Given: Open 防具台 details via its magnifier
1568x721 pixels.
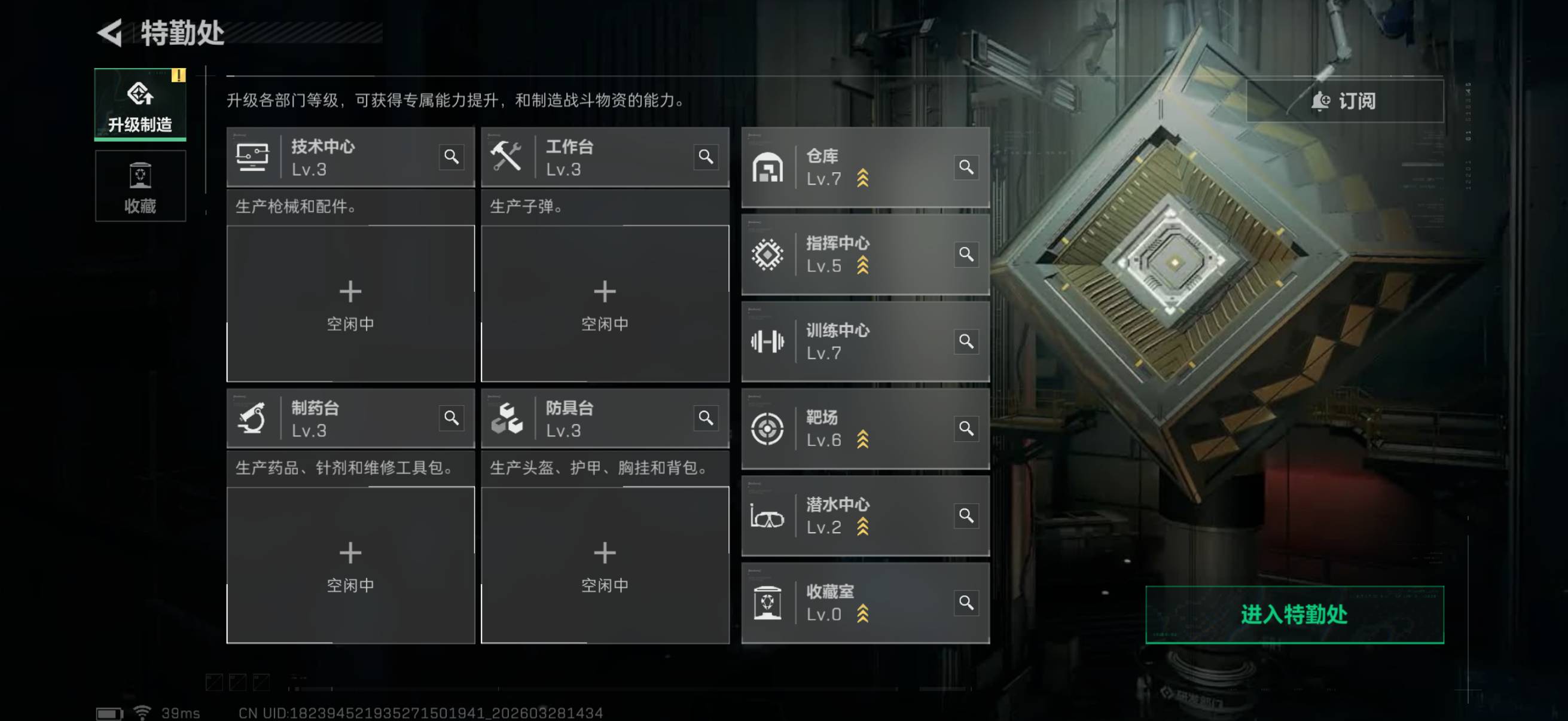Looking at the screenshot, I should click(x=706, y=418).
